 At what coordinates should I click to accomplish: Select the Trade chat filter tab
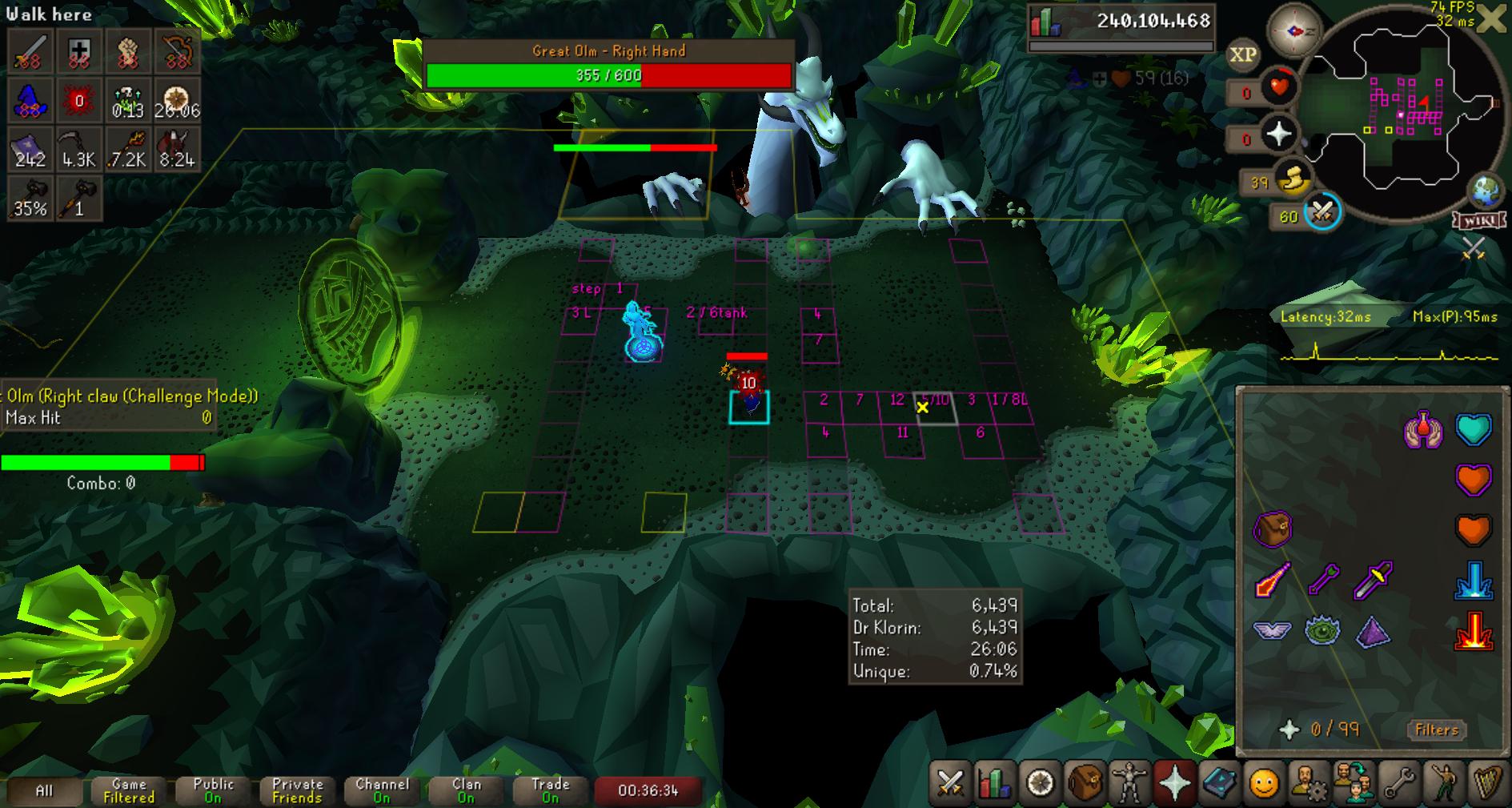point(550,790)
